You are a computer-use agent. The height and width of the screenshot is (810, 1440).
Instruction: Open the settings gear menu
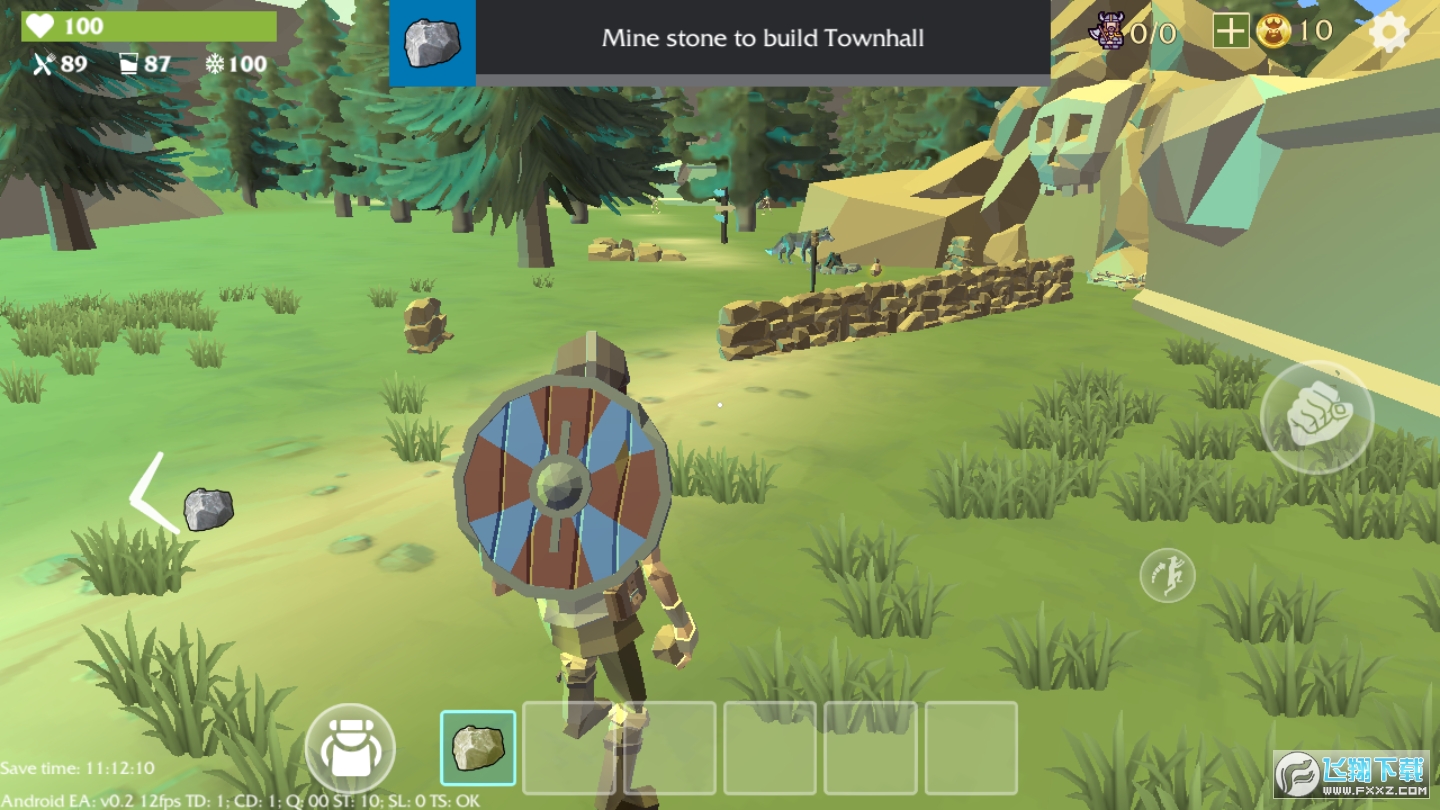pyautogui.click(x=1388, y=33)
